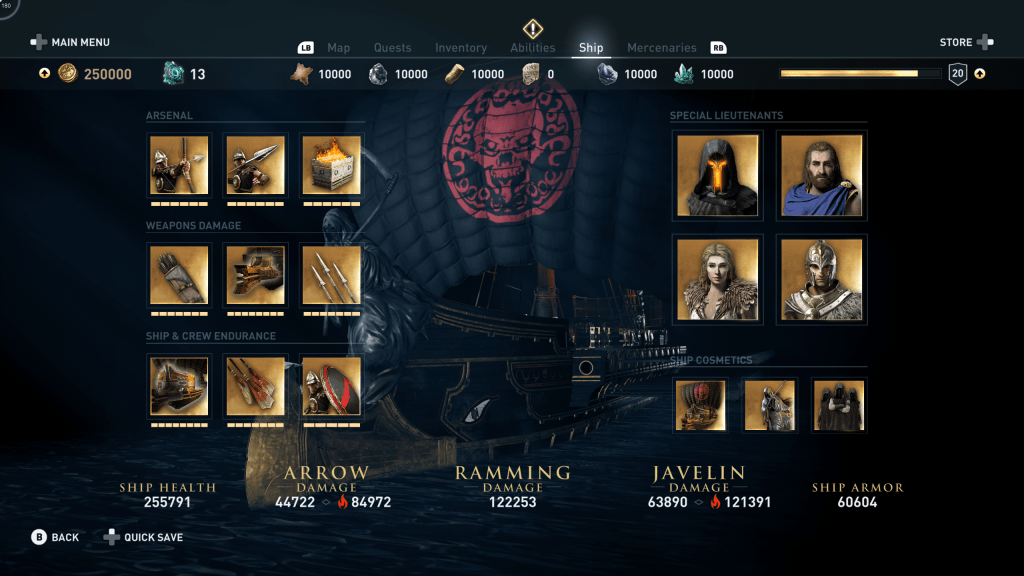
Task: Click the Quick Save option
Action: click(143, 537)
